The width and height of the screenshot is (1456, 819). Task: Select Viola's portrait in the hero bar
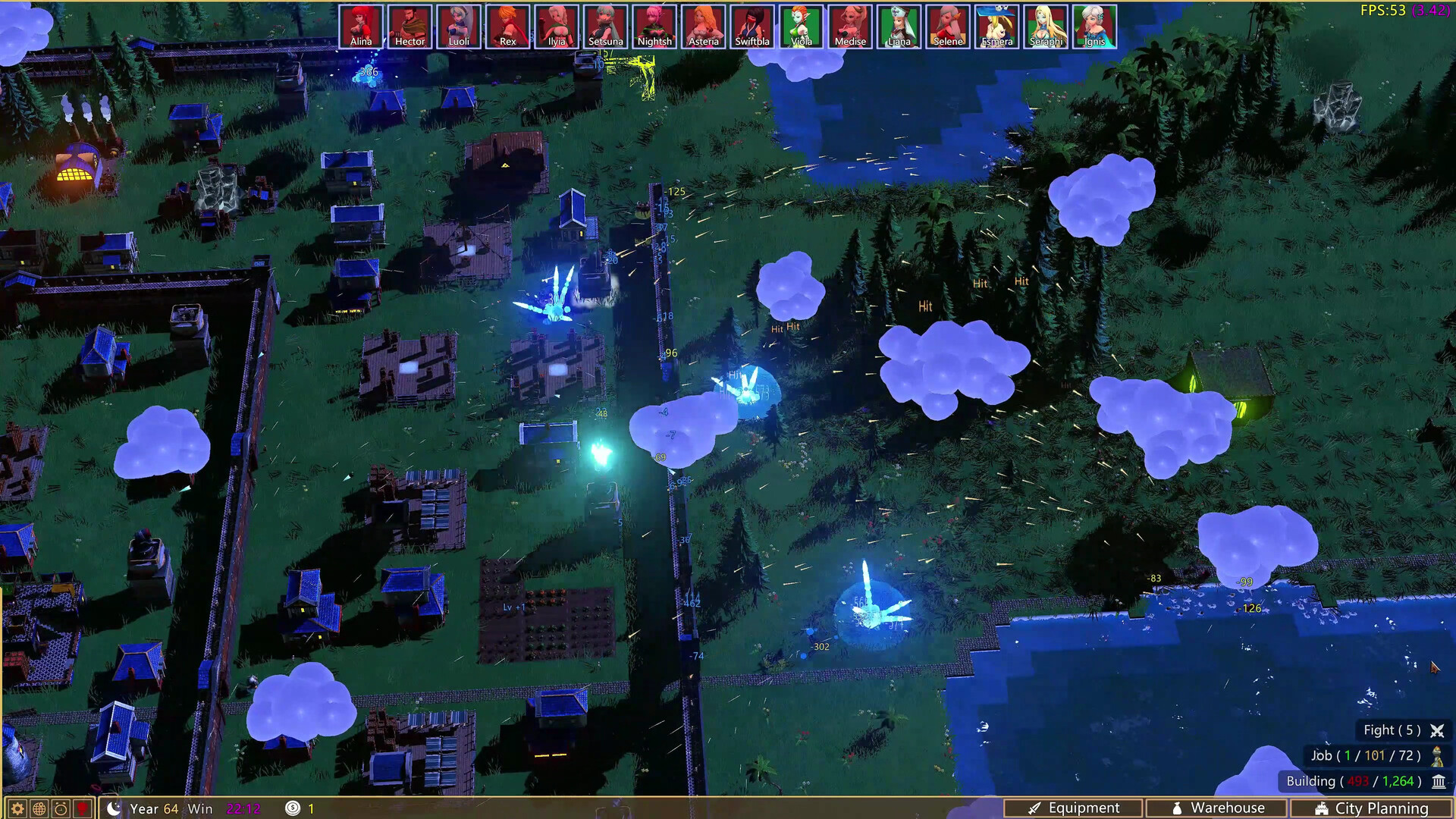pos(802,25)
